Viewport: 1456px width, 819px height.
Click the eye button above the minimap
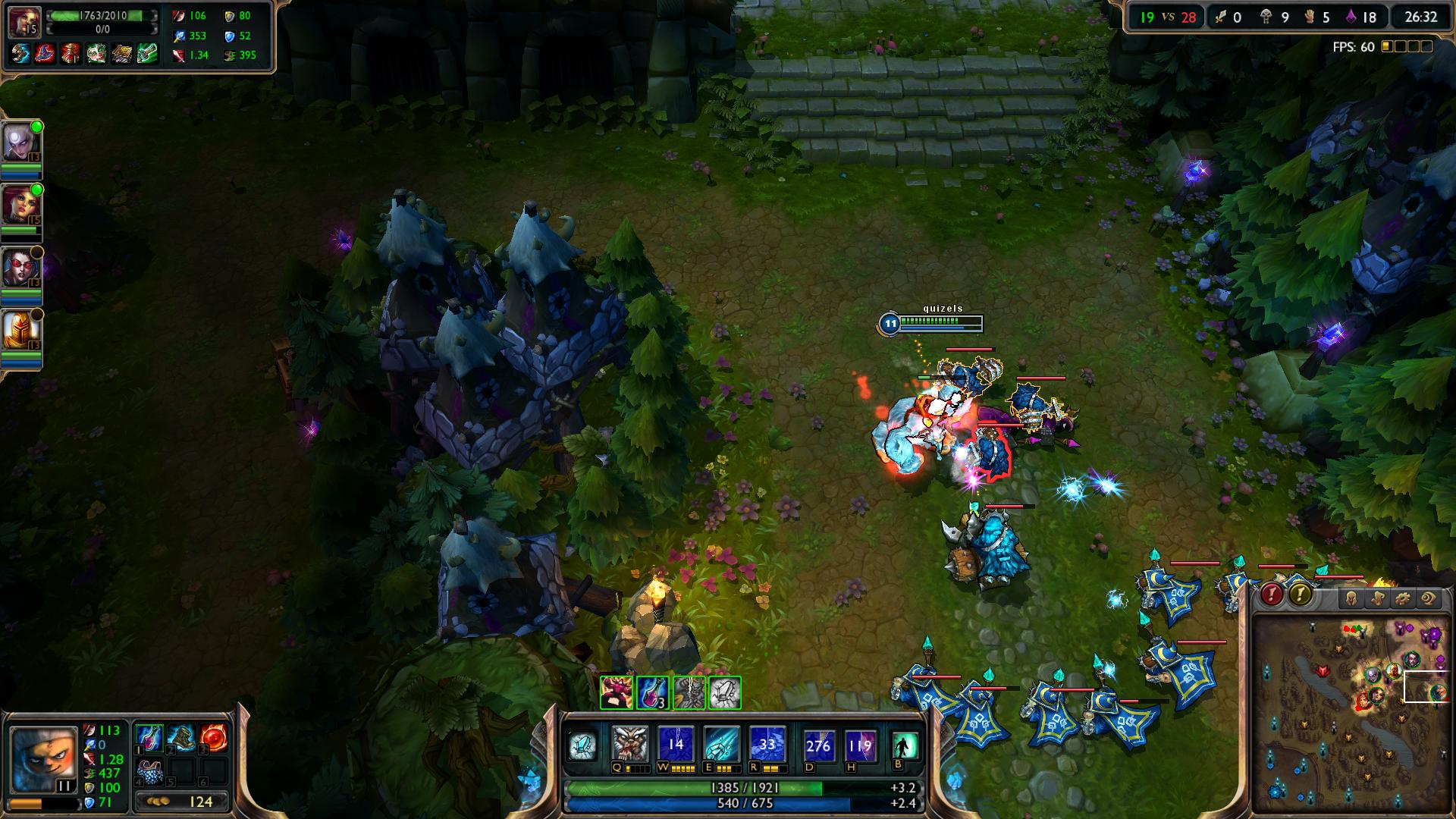pyautogui.click(x=1428, y=599)
